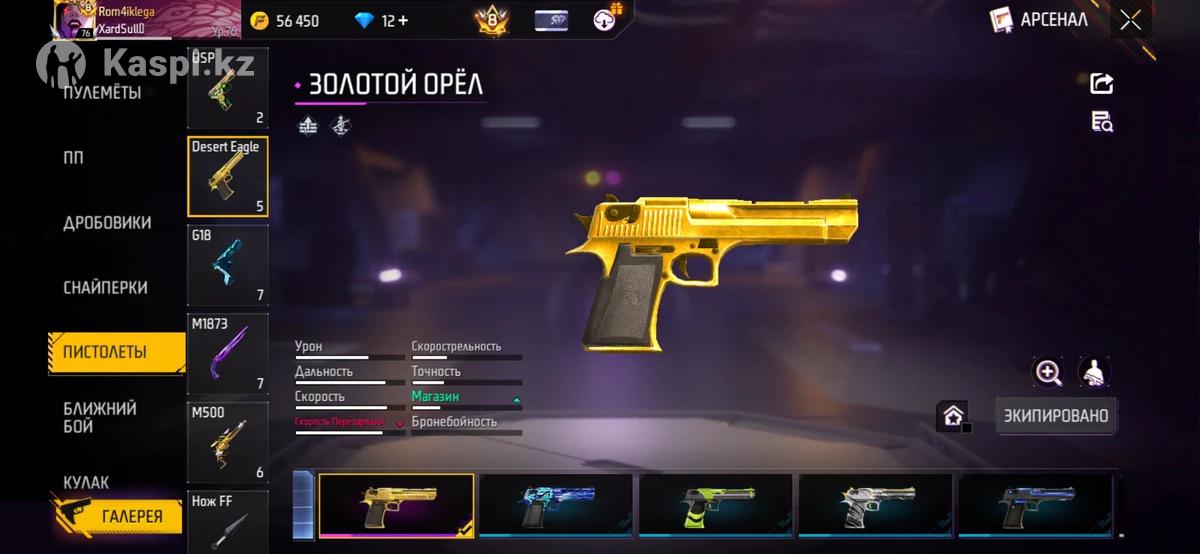Select the Нож FF slot
The height and width of the screenshot is (554, 1200).
click(227, 520)
